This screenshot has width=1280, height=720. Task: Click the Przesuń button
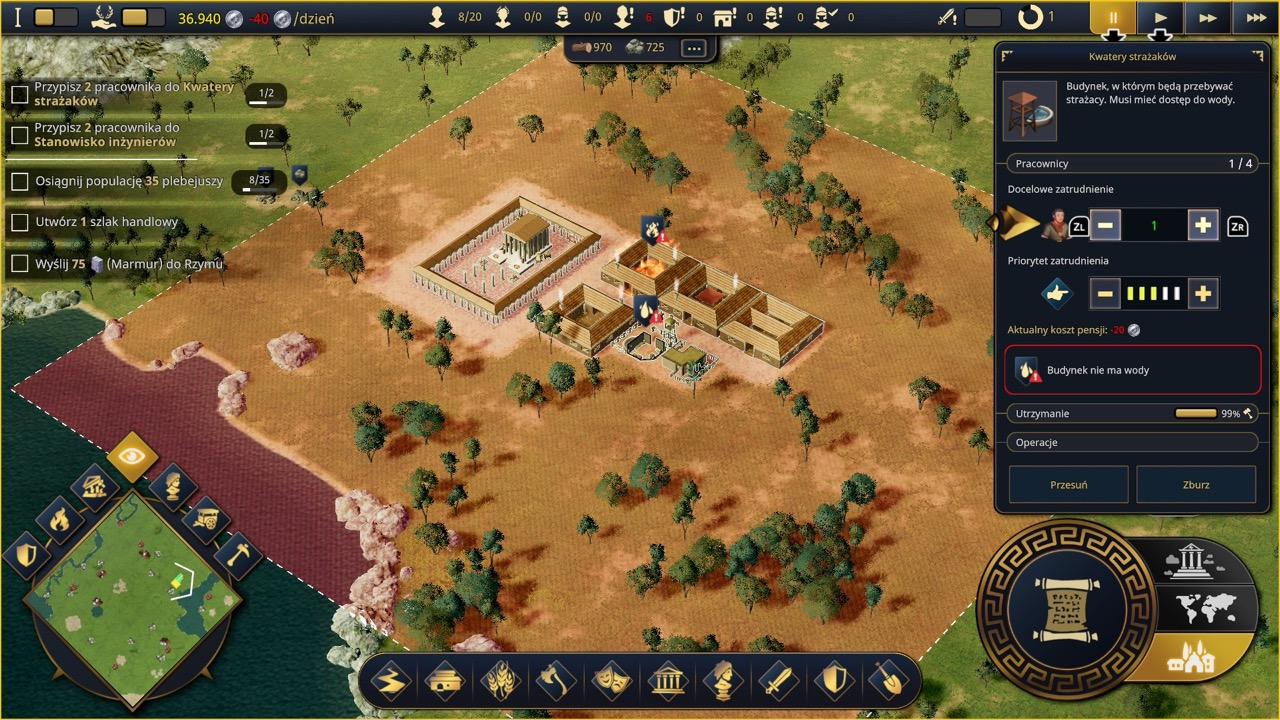[x=1068, y=485]
